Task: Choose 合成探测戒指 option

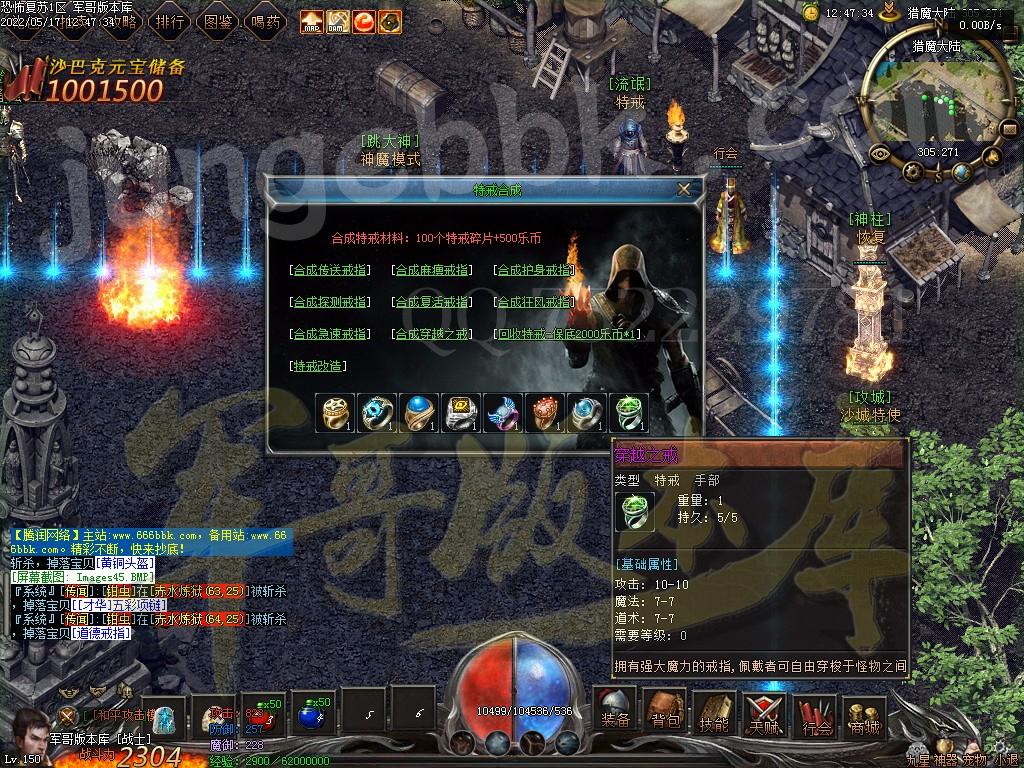Action: 329,302
